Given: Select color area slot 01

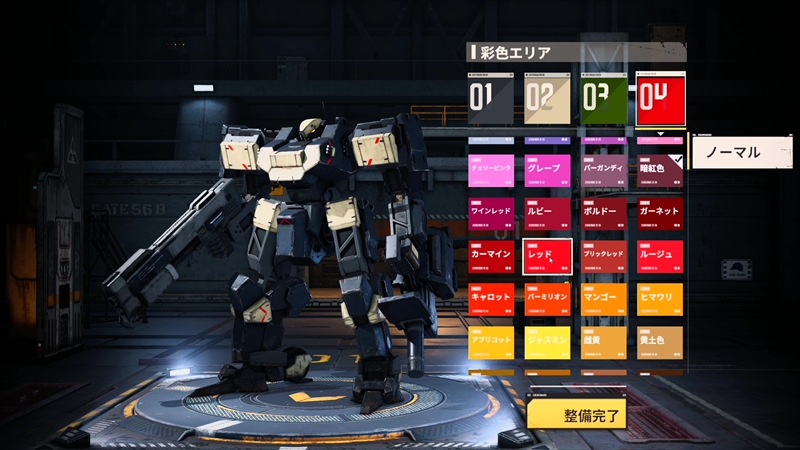Looking at the screenshot, I should pyautogui.click(x=491, y=98).
